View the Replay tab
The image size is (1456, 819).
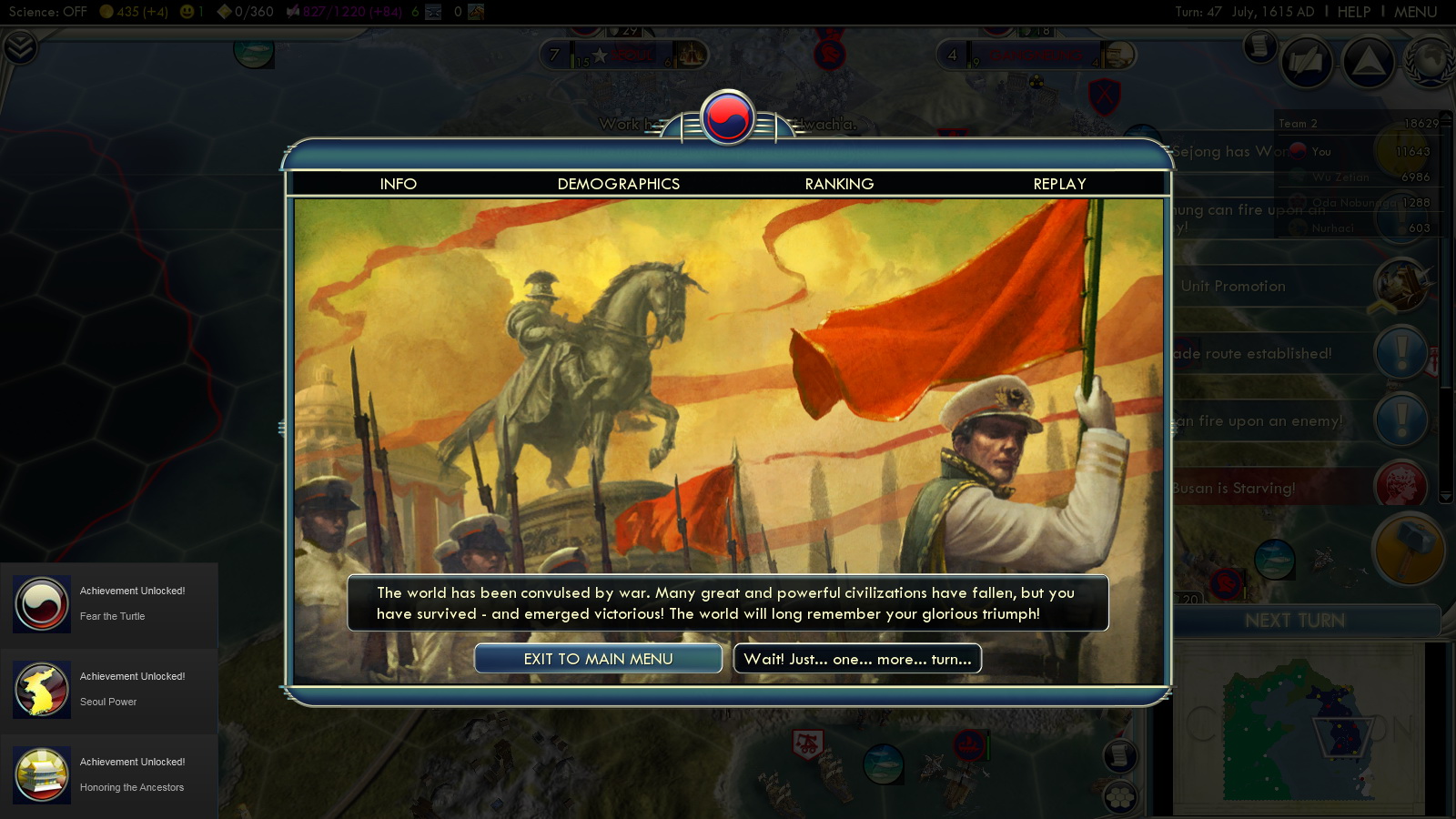(x=1059, y=184)
